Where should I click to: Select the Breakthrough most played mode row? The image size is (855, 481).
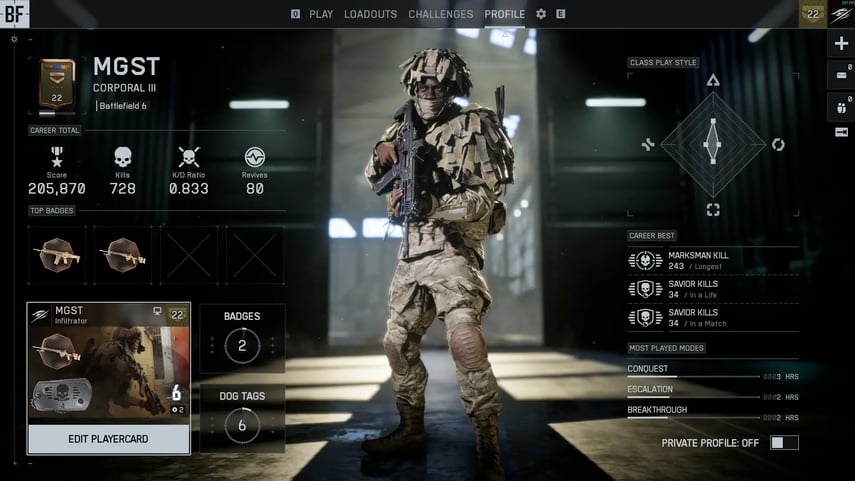712,413
